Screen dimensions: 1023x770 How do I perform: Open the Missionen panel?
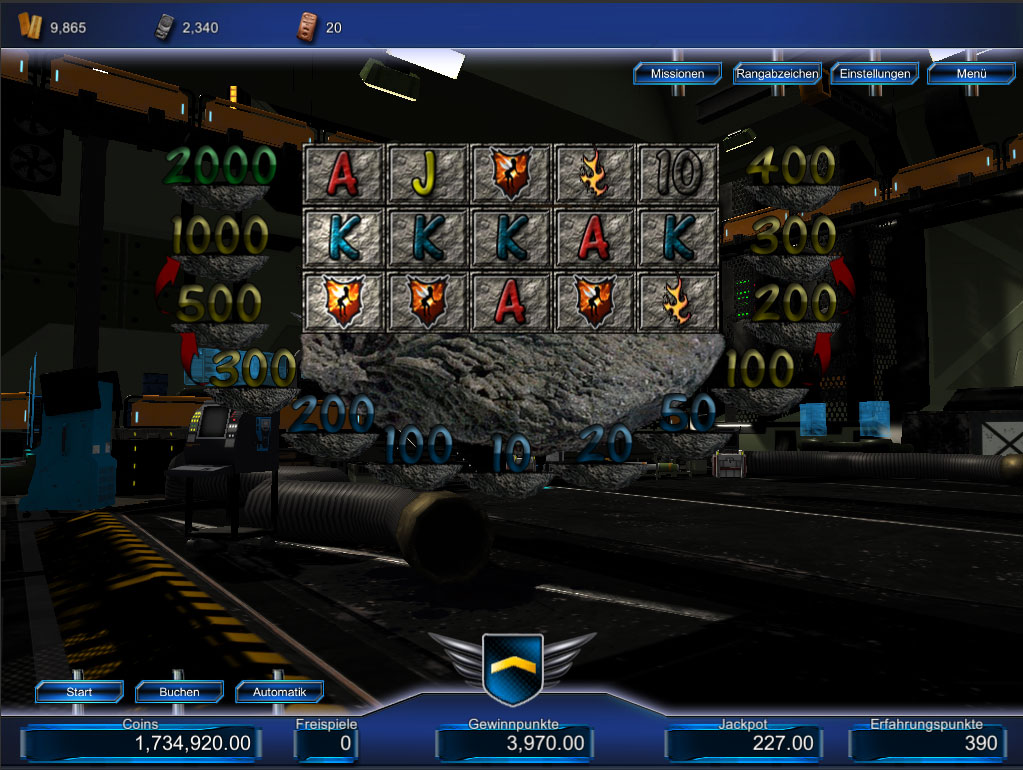pos(677,73)
